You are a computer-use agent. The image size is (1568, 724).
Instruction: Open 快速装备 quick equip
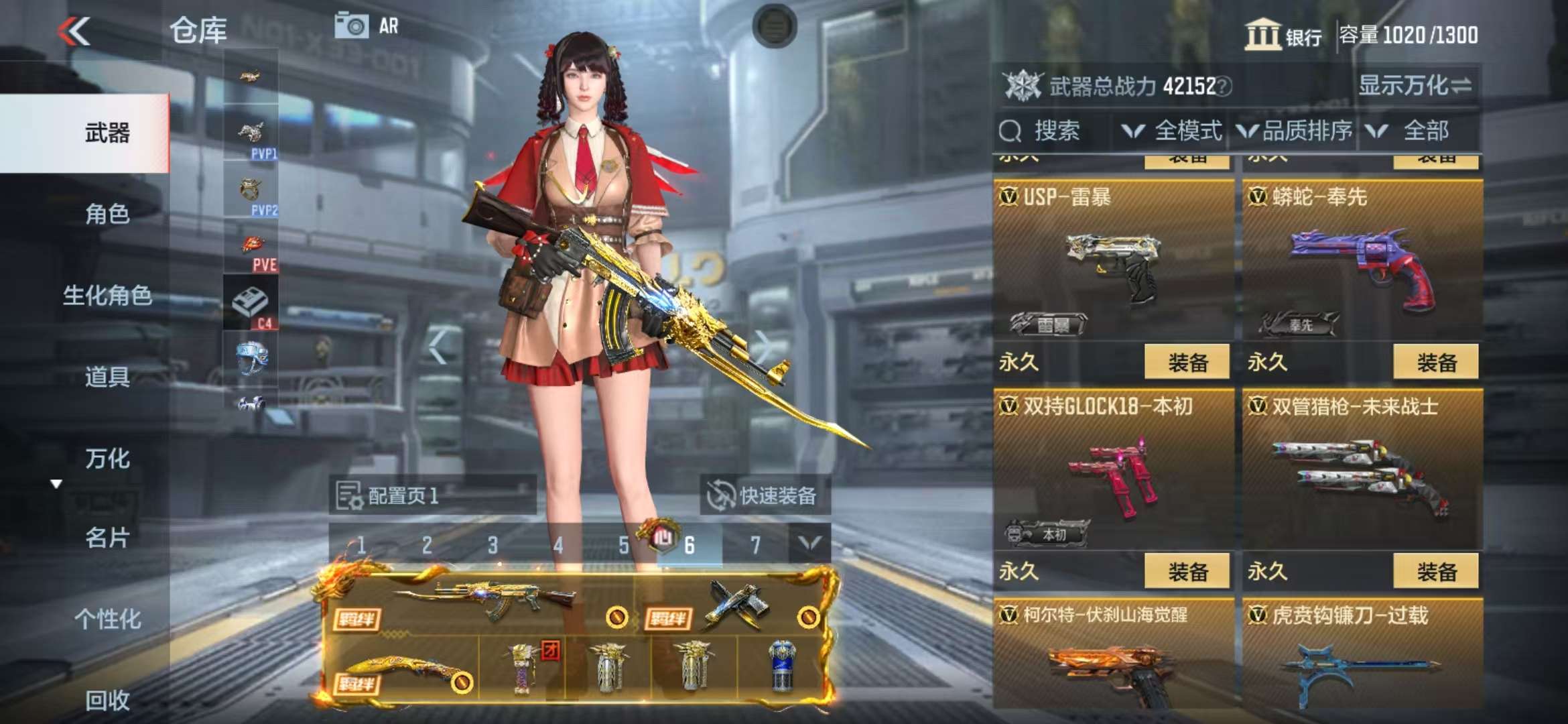pos(765,496)
